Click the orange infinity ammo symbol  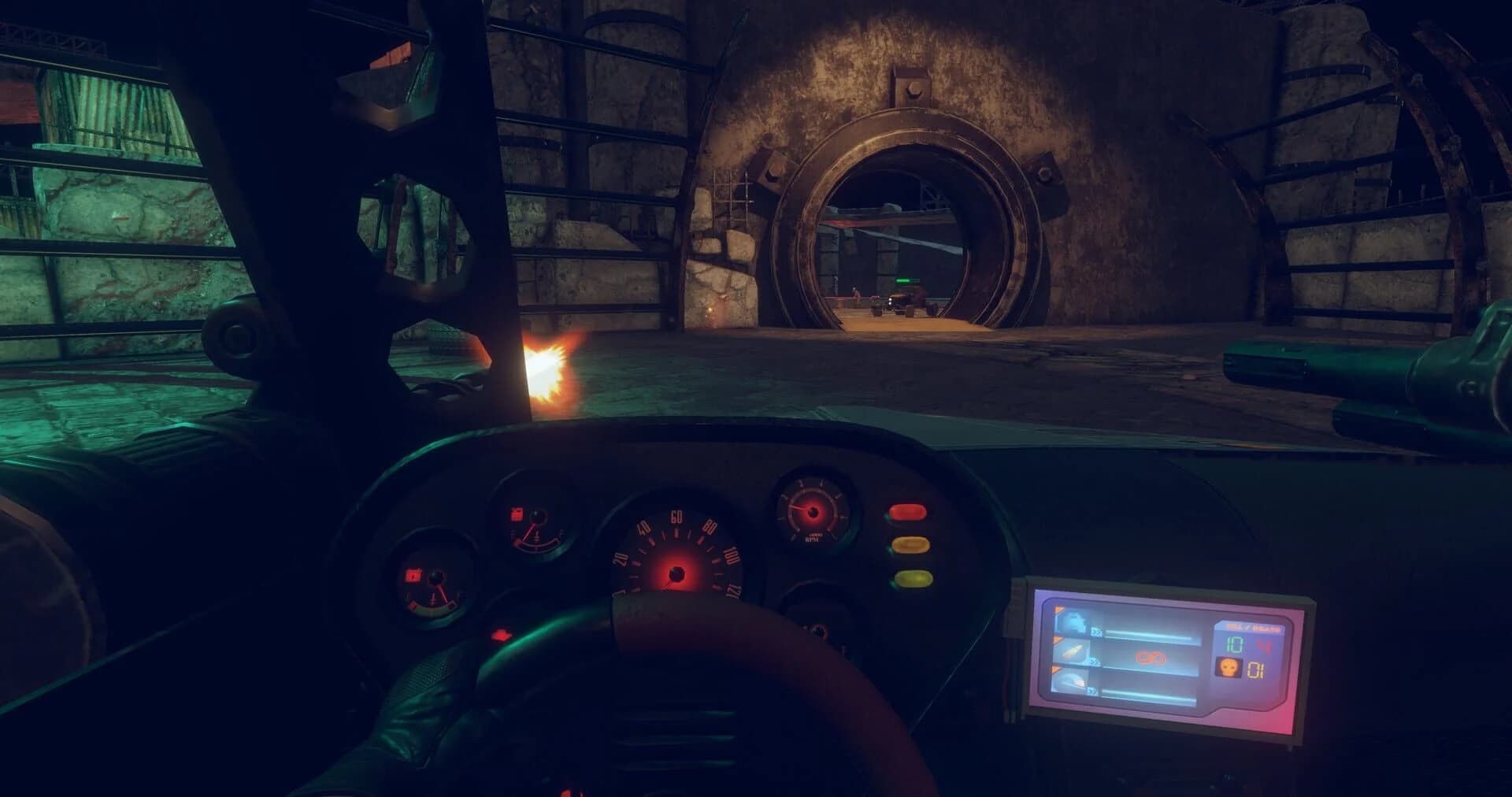coord(1150,657)
